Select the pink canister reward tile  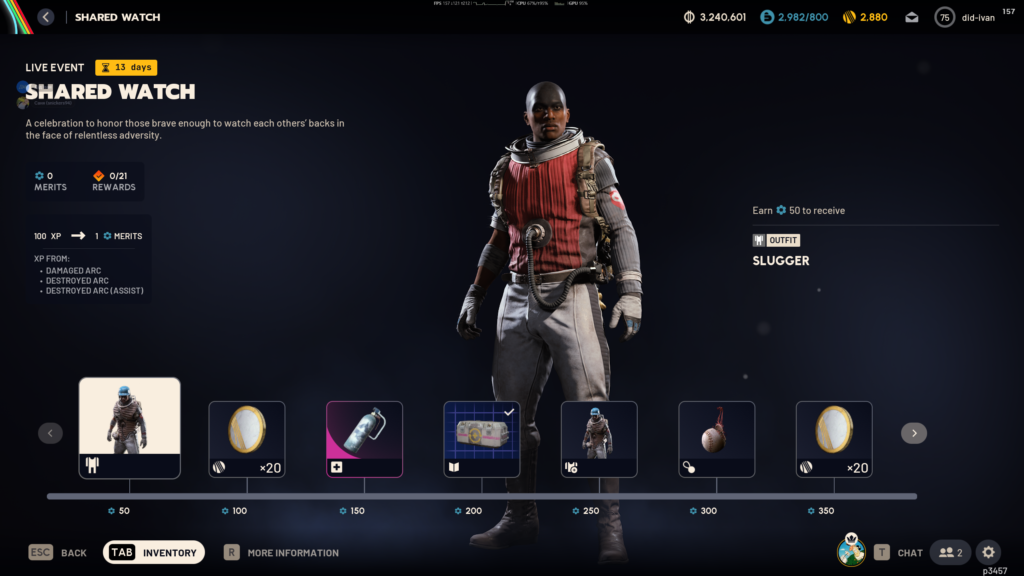365,439
